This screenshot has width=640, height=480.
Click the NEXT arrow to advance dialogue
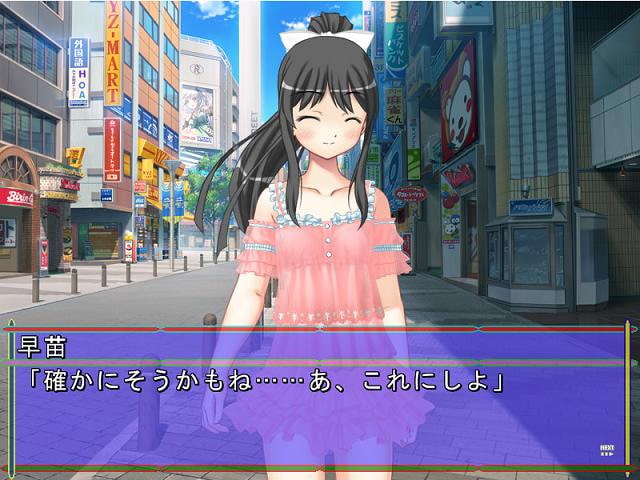point(606,450)
